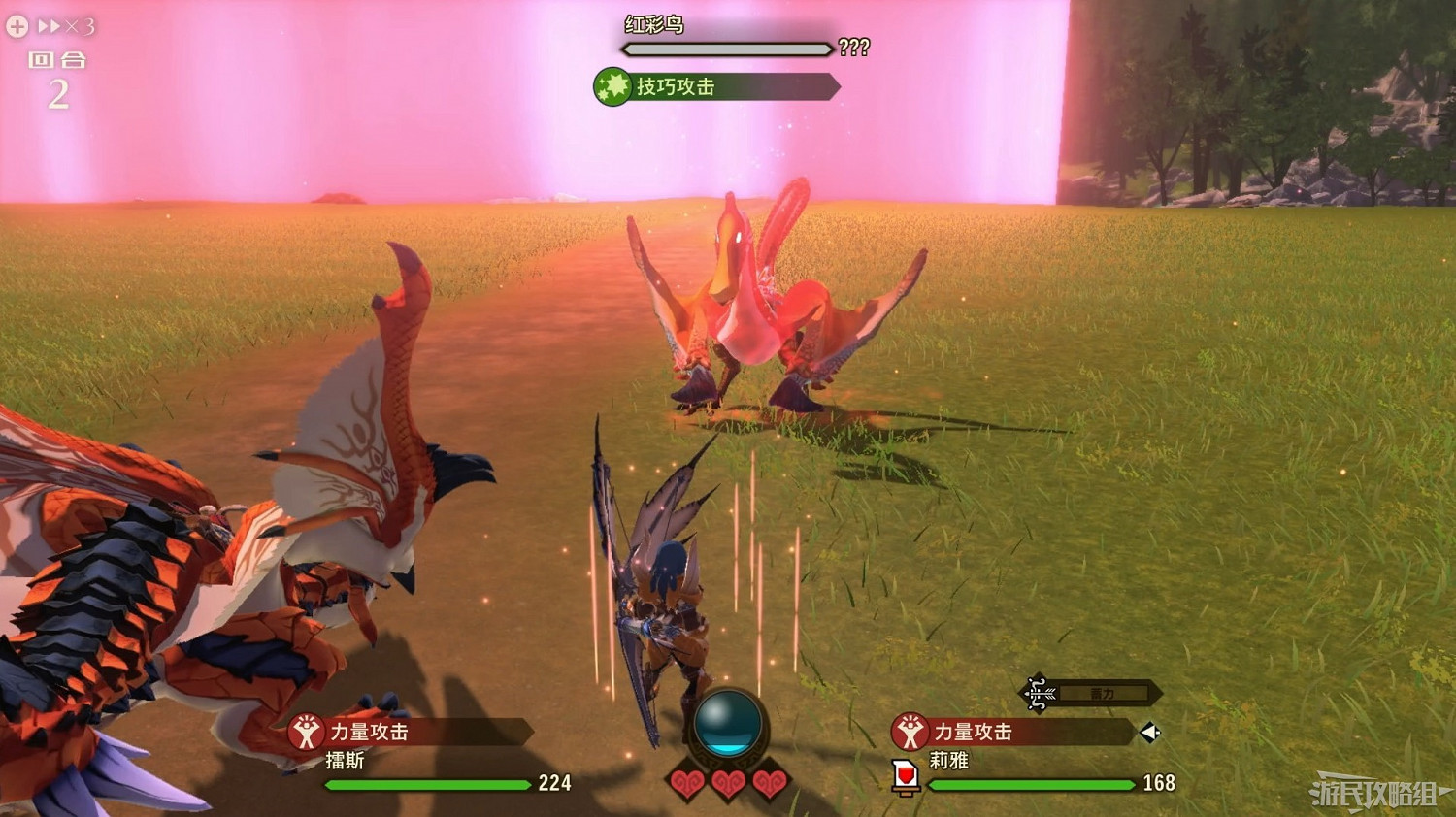Select the bow weapon icon on the charge gauge
This screenshot has width=1456, height=817.
tap(1035, 693)
